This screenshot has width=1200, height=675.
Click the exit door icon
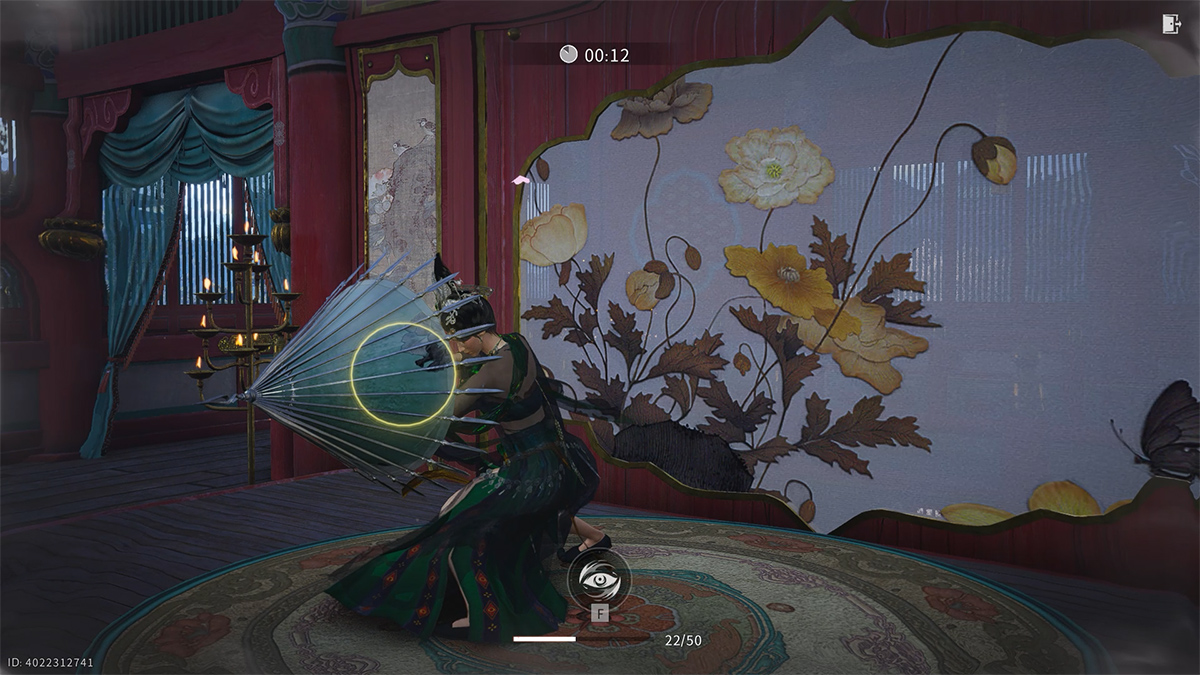[1172, 25]
